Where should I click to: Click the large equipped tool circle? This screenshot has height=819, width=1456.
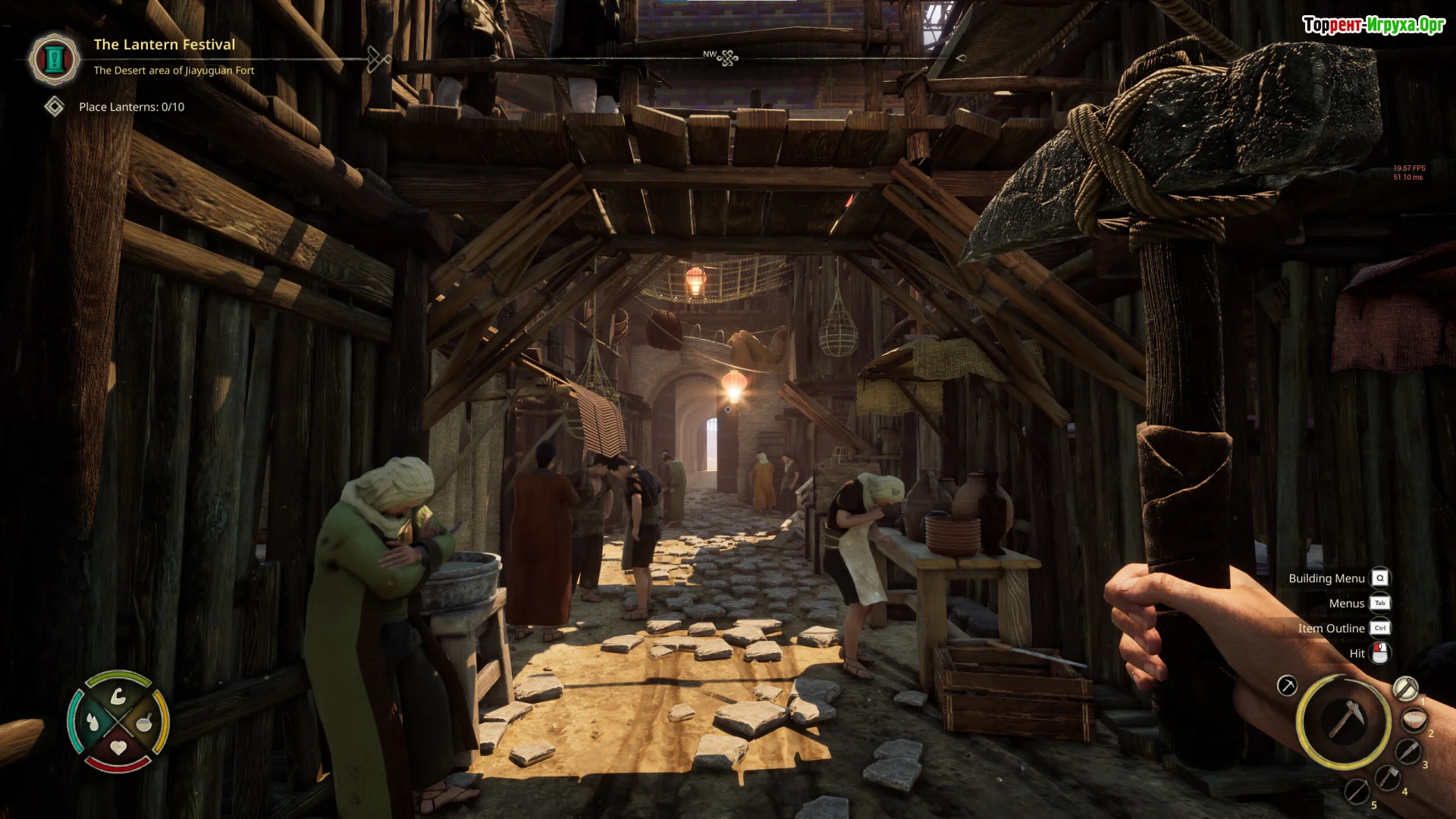pos(1343,720)
